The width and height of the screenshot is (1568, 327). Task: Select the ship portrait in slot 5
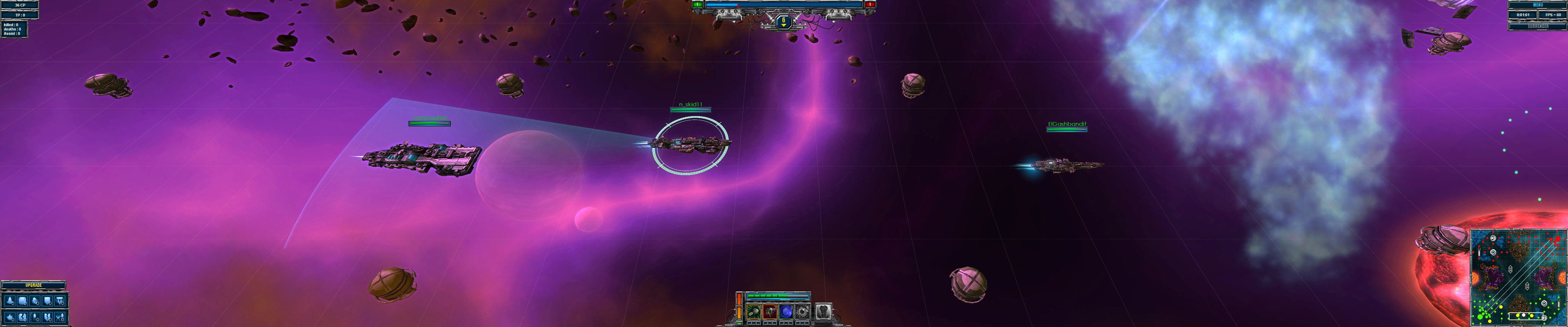(823, 312)
